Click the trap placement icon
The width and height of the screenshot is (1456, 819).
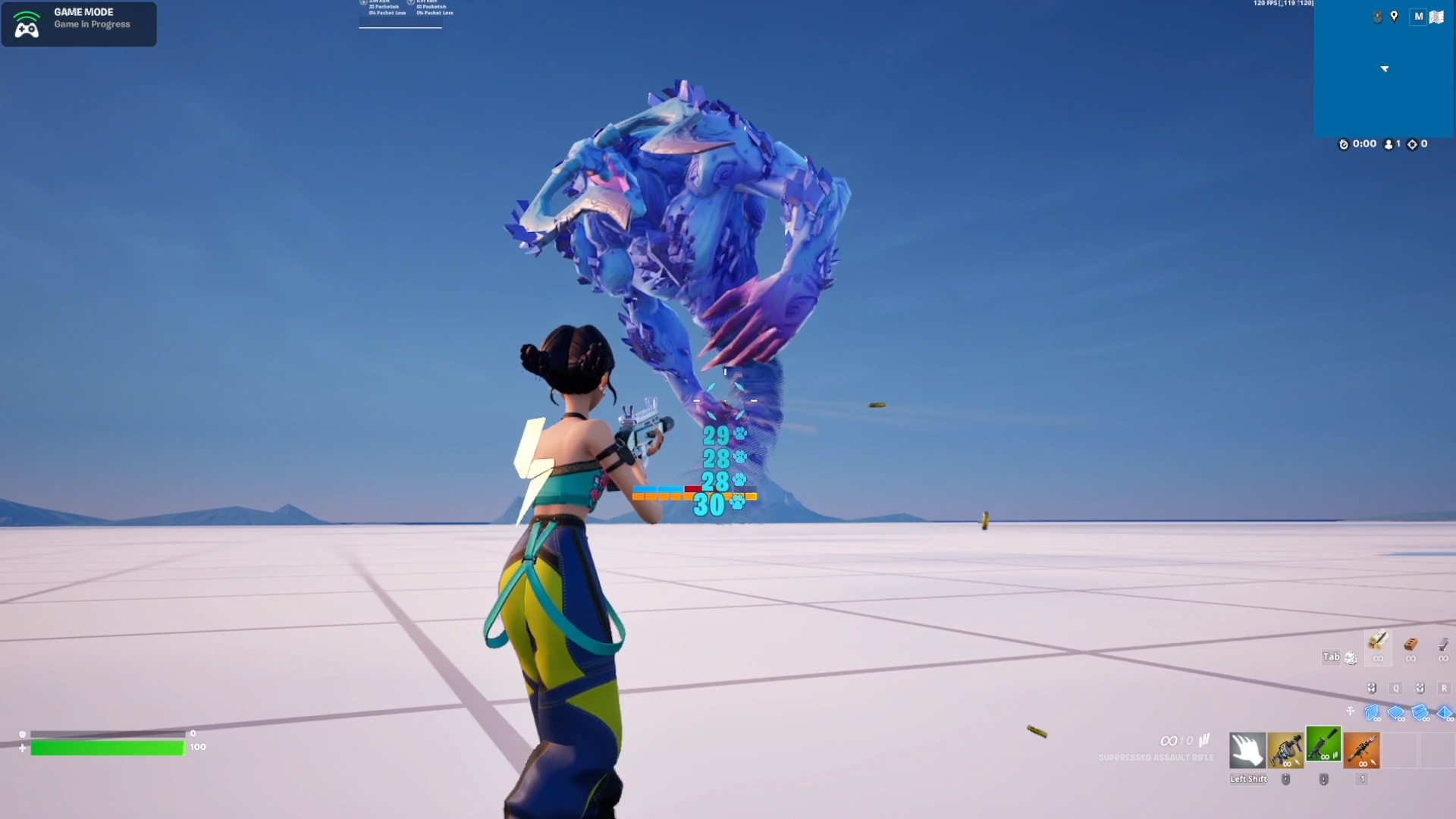1351,711
